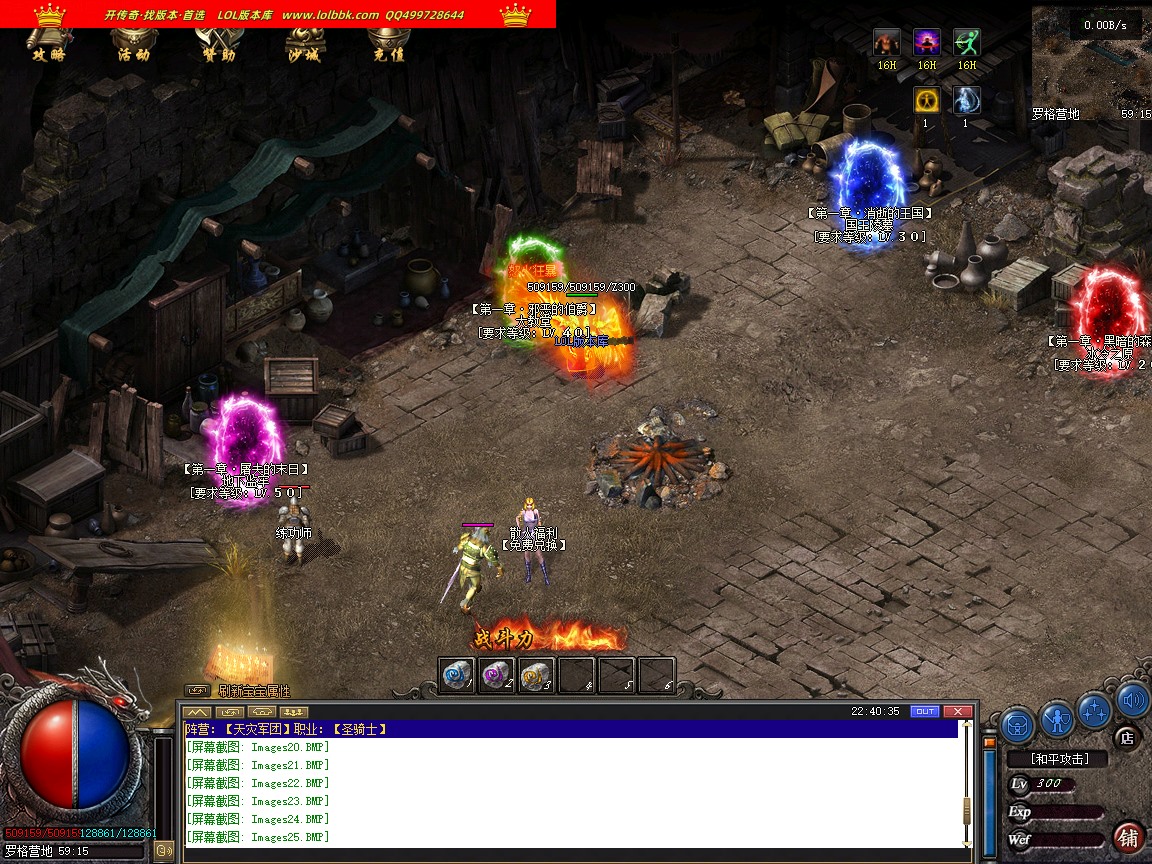Close the chat window with red X
1152x864 pixels.
(x=957, y=711)
